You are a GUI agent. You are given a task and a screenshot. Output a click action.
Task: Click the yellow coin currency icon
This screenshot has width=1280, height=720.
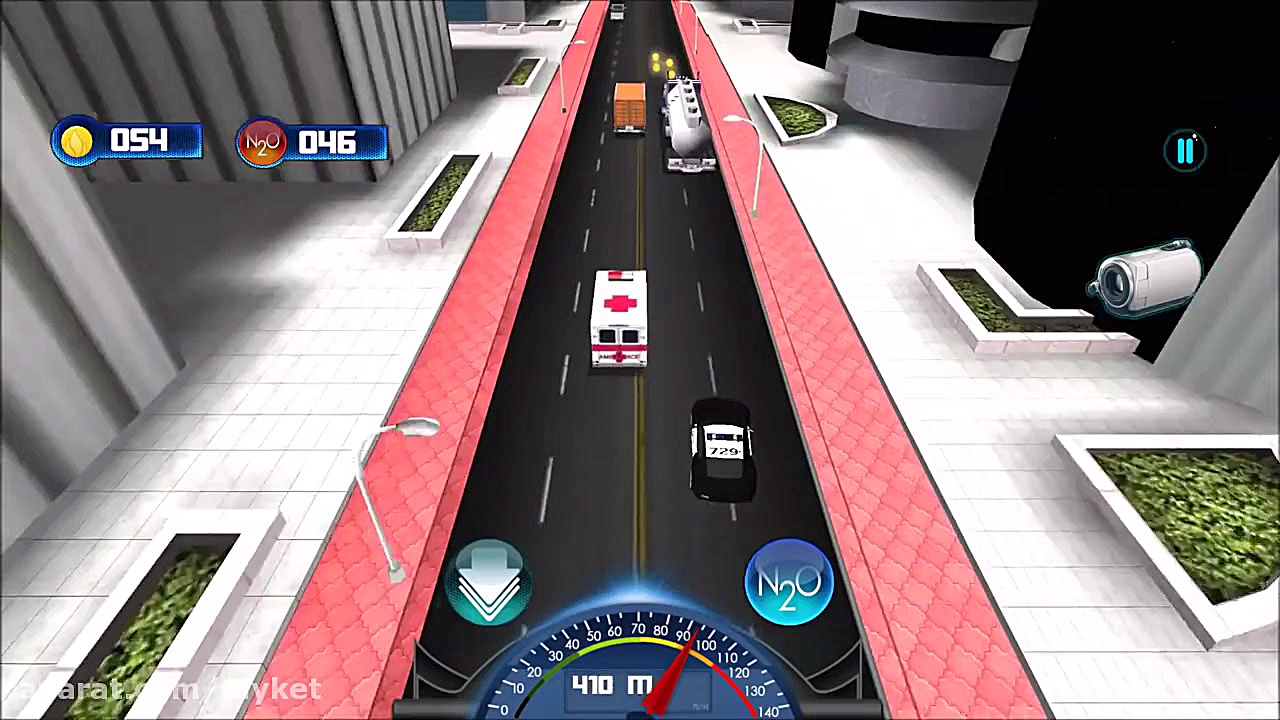[77, 141]
